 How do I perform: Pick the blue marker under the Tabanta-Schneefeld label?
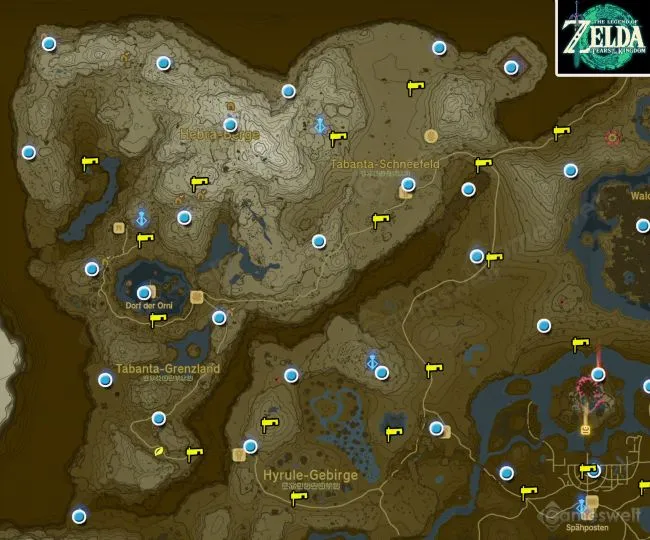pyautogui.click(x=408, y=184)
